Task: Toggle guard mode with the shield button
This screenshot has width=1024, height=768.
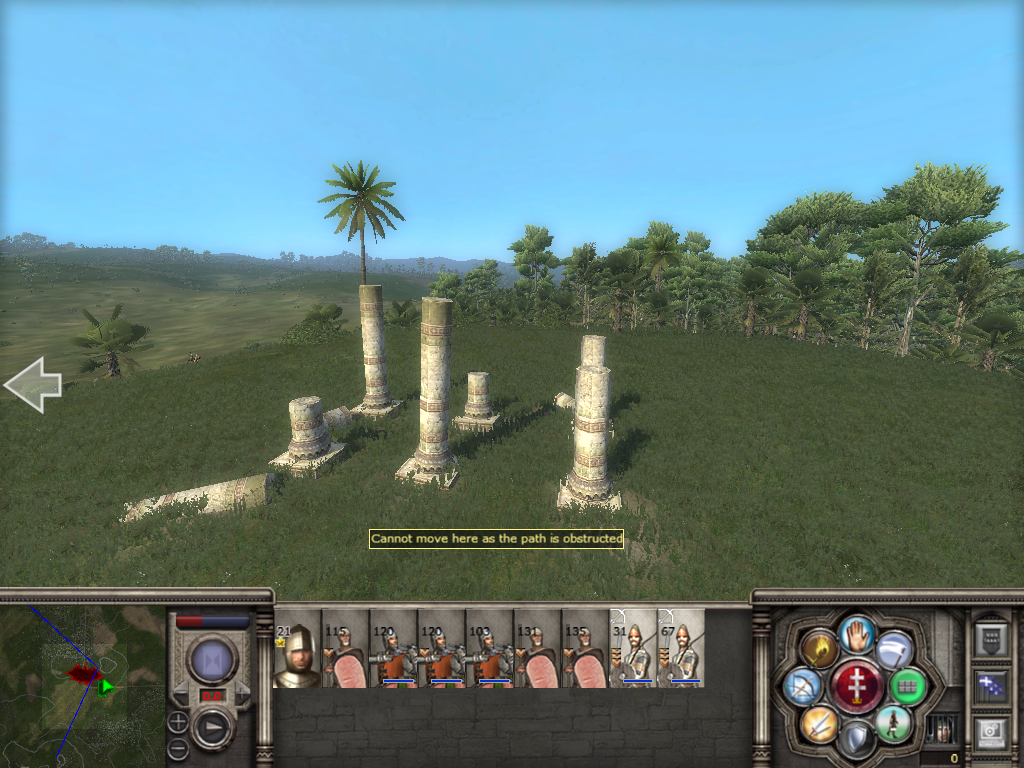Action: (857, 739)
